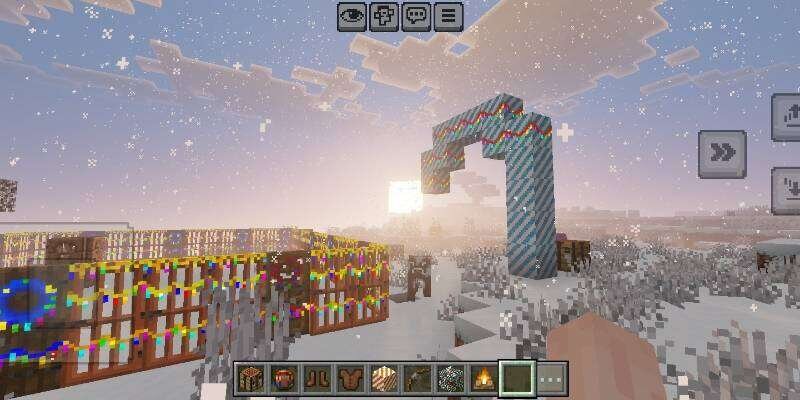This screenshot has width=800, height=400.
Task: Toggle the eye perspective view button
Action: (x=351, y=16)
